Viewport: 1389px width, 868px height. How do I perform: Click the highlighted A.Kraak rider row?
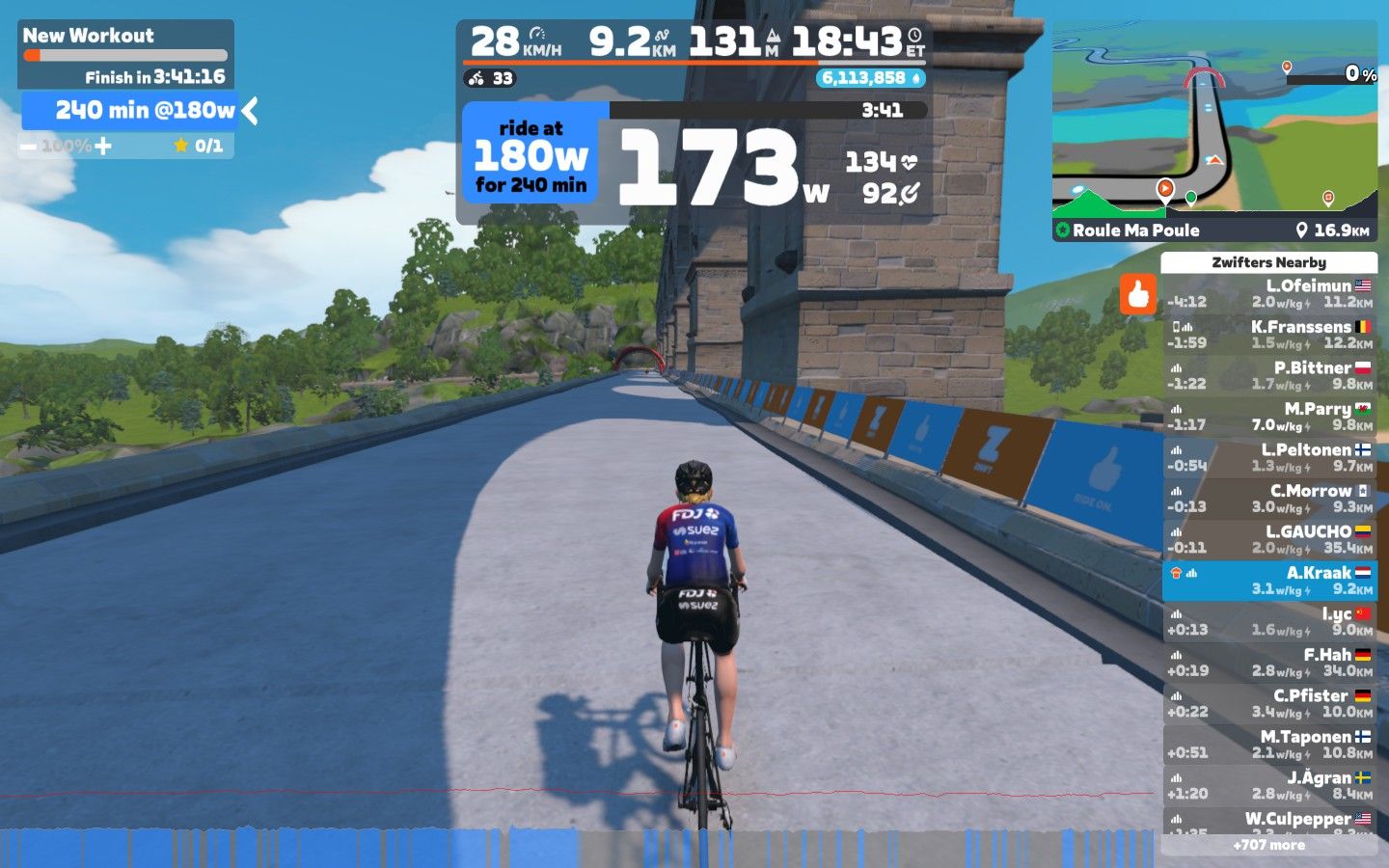(x=1268, y=581)
